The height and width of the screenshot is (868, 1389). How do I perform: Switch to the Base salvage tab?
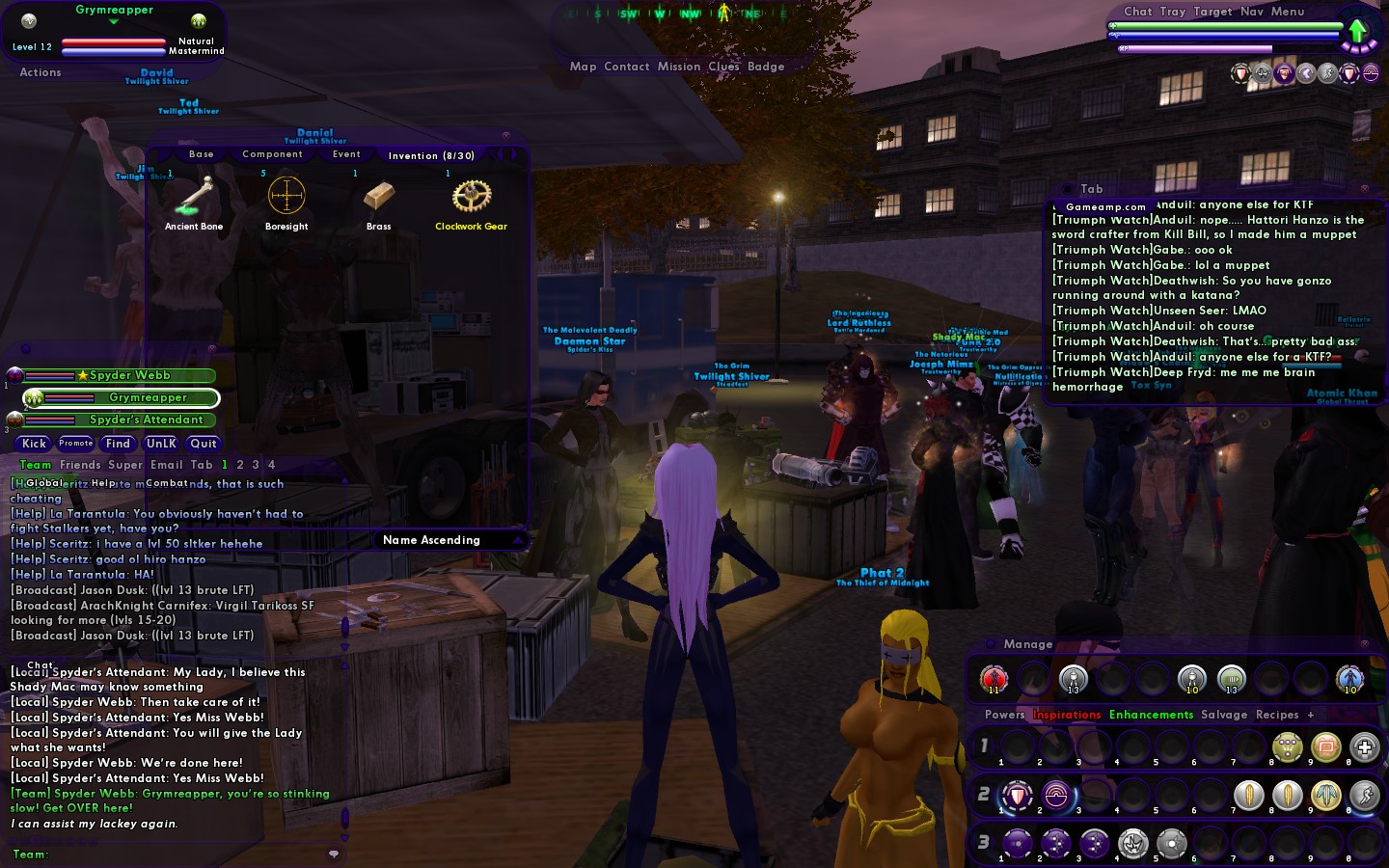click(x=202, y=154)
